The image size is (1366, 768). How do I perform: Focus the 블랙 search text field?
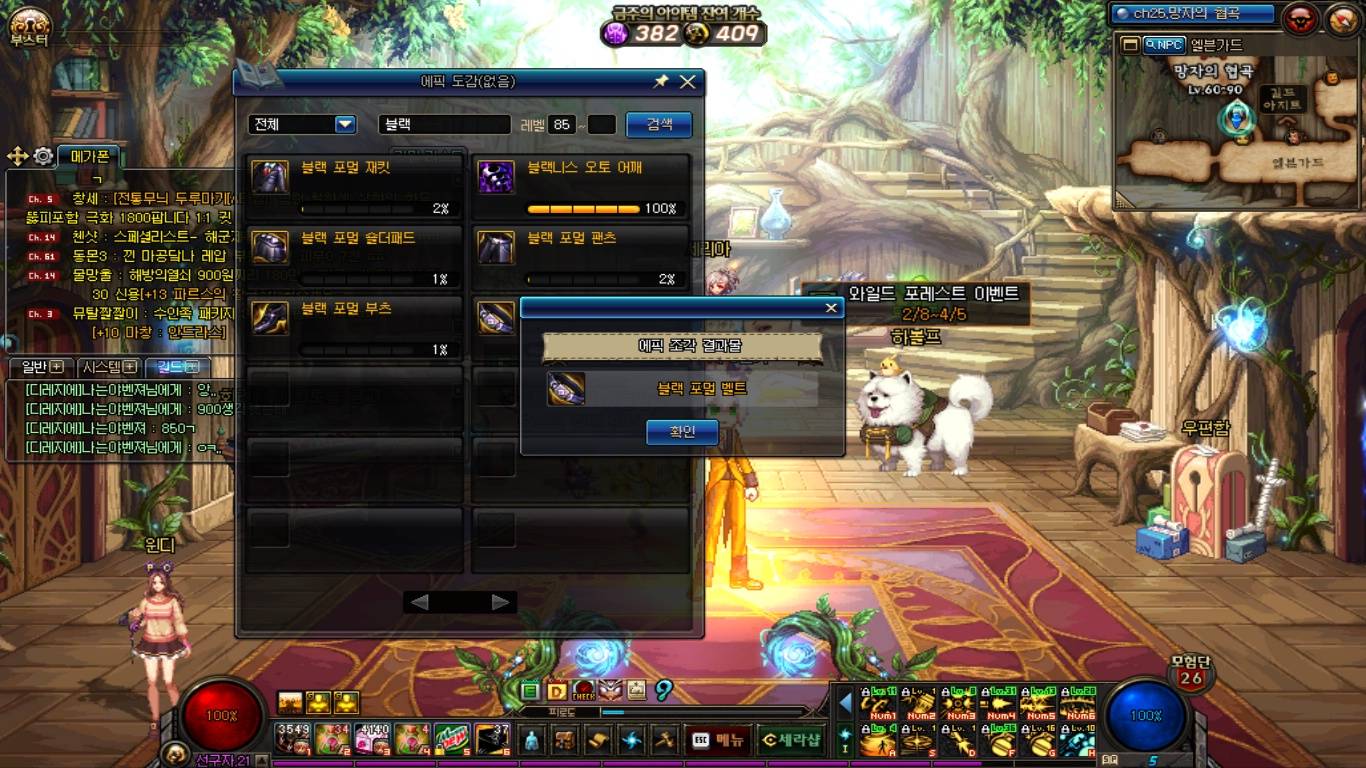pos(444,125)
